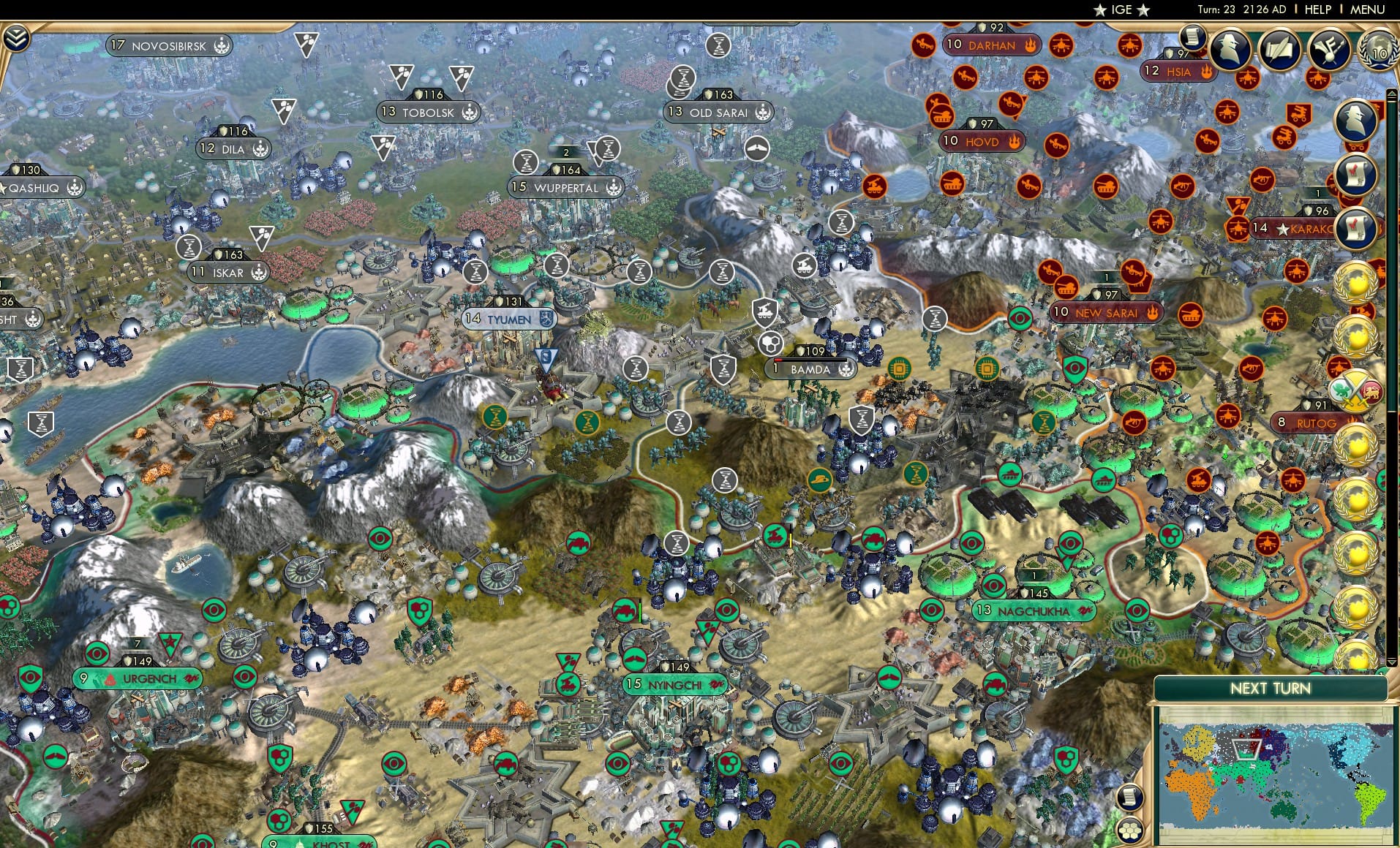Open the Espionage overview via the spy icon
This screenshot has height=848, width=1400.
(x=1230, y=49)
